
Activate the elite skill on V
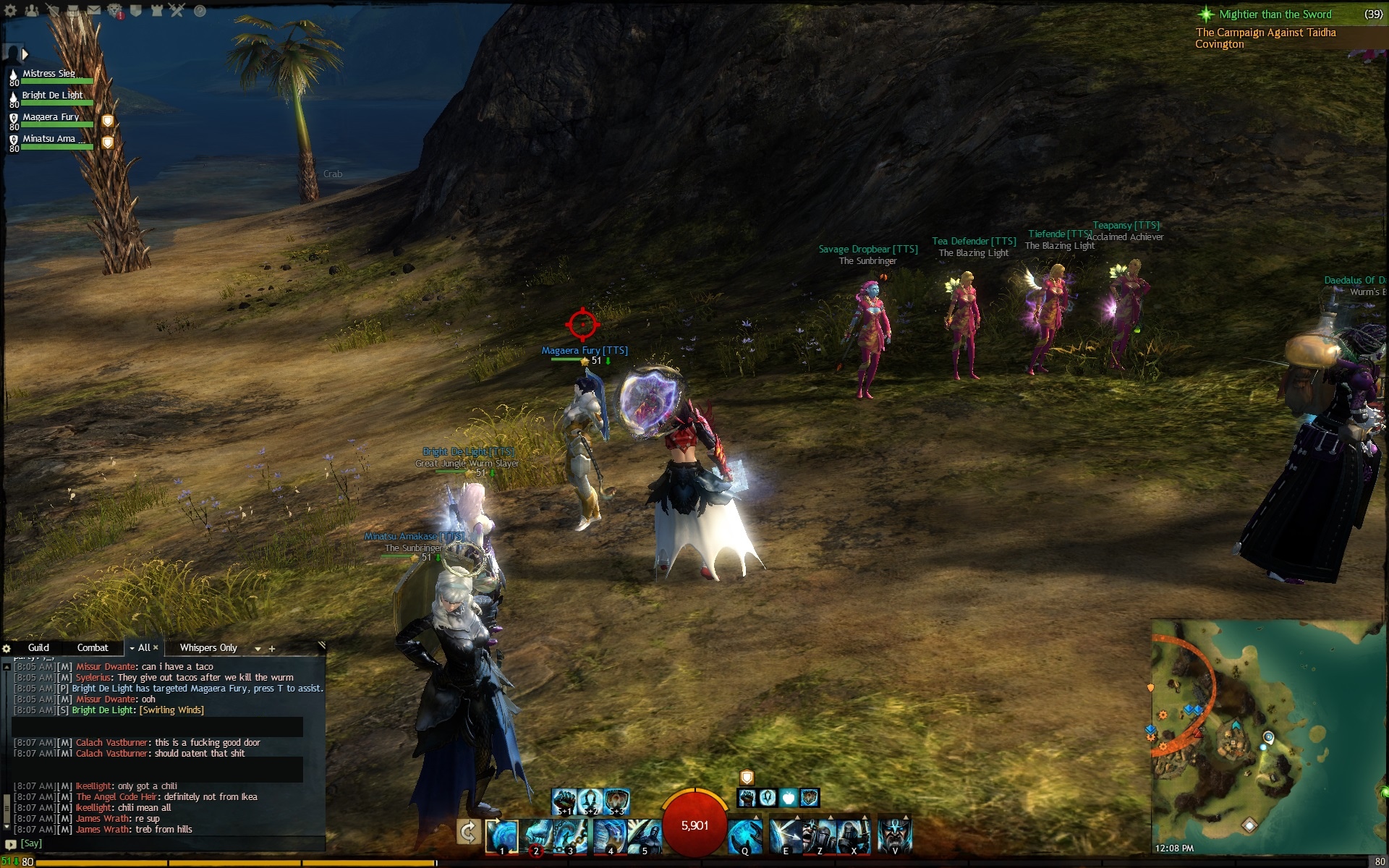point(894,835)
